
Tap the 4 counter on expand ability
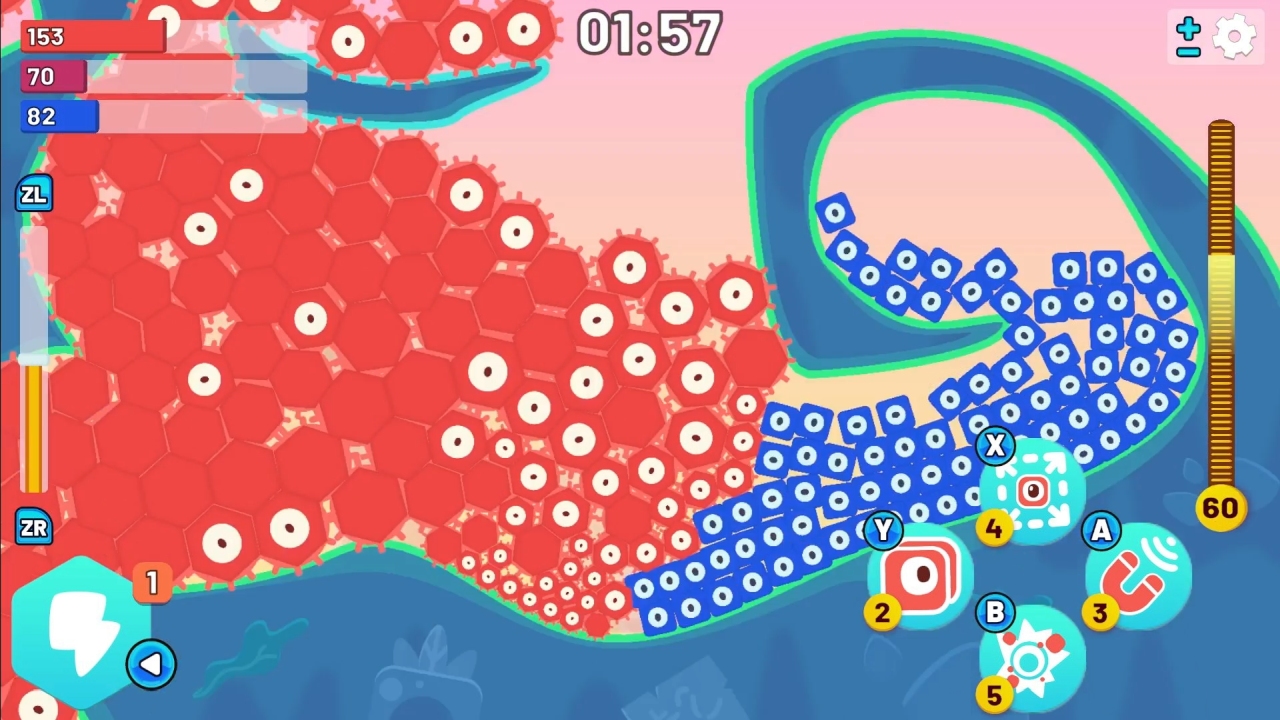[x=994, y=530]
